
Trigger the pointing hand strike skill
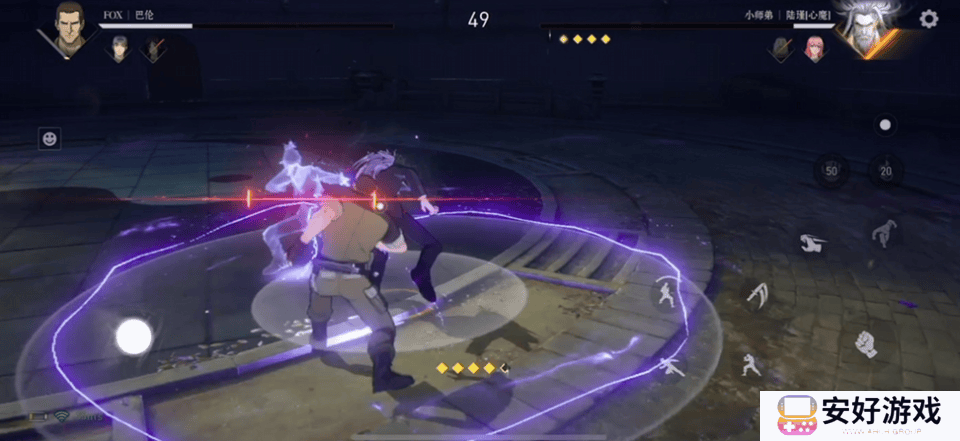(x=811, y=242)
